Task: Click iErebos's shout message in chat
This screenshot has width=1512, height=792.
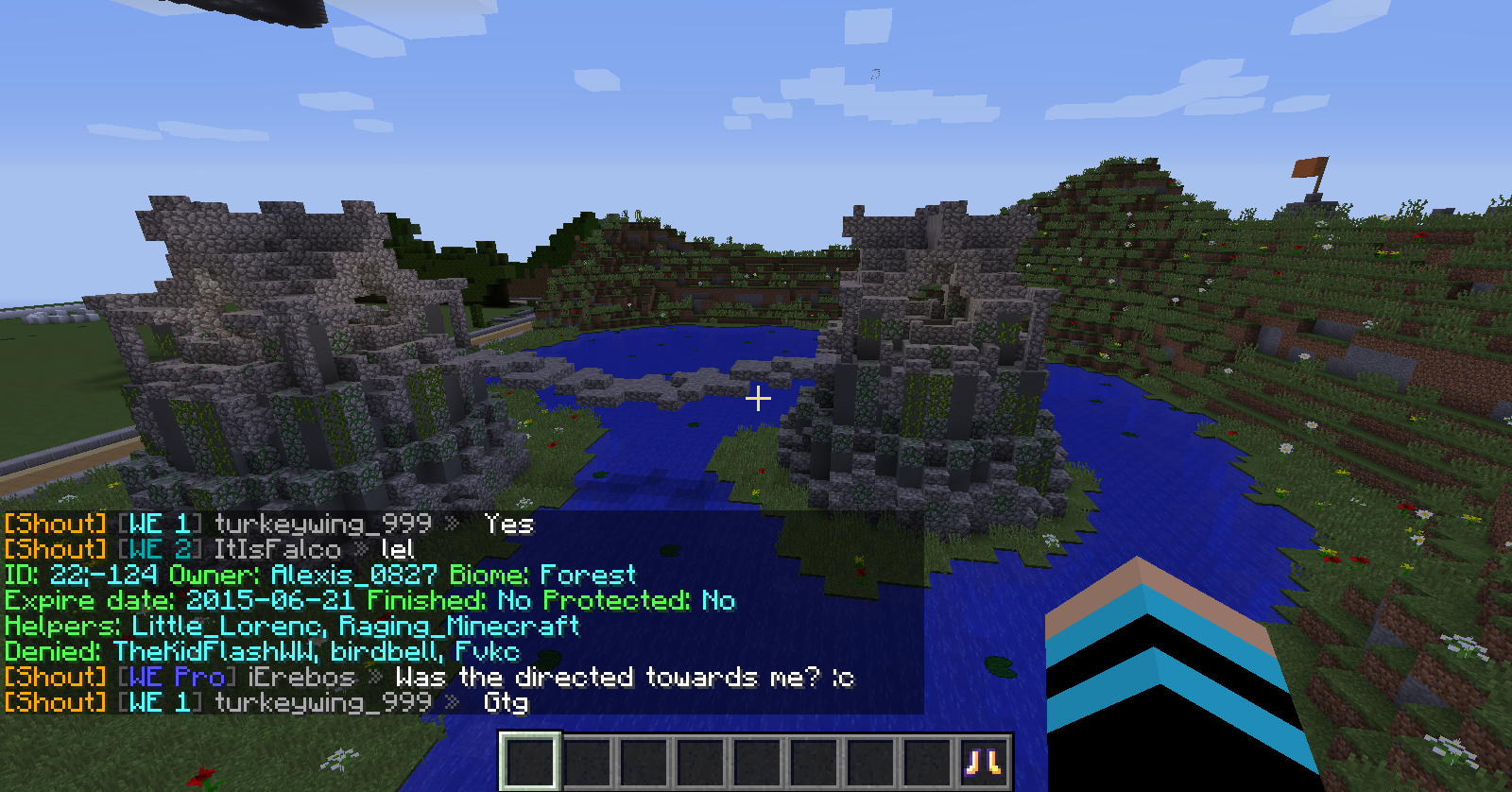Action: click(624, 678)
